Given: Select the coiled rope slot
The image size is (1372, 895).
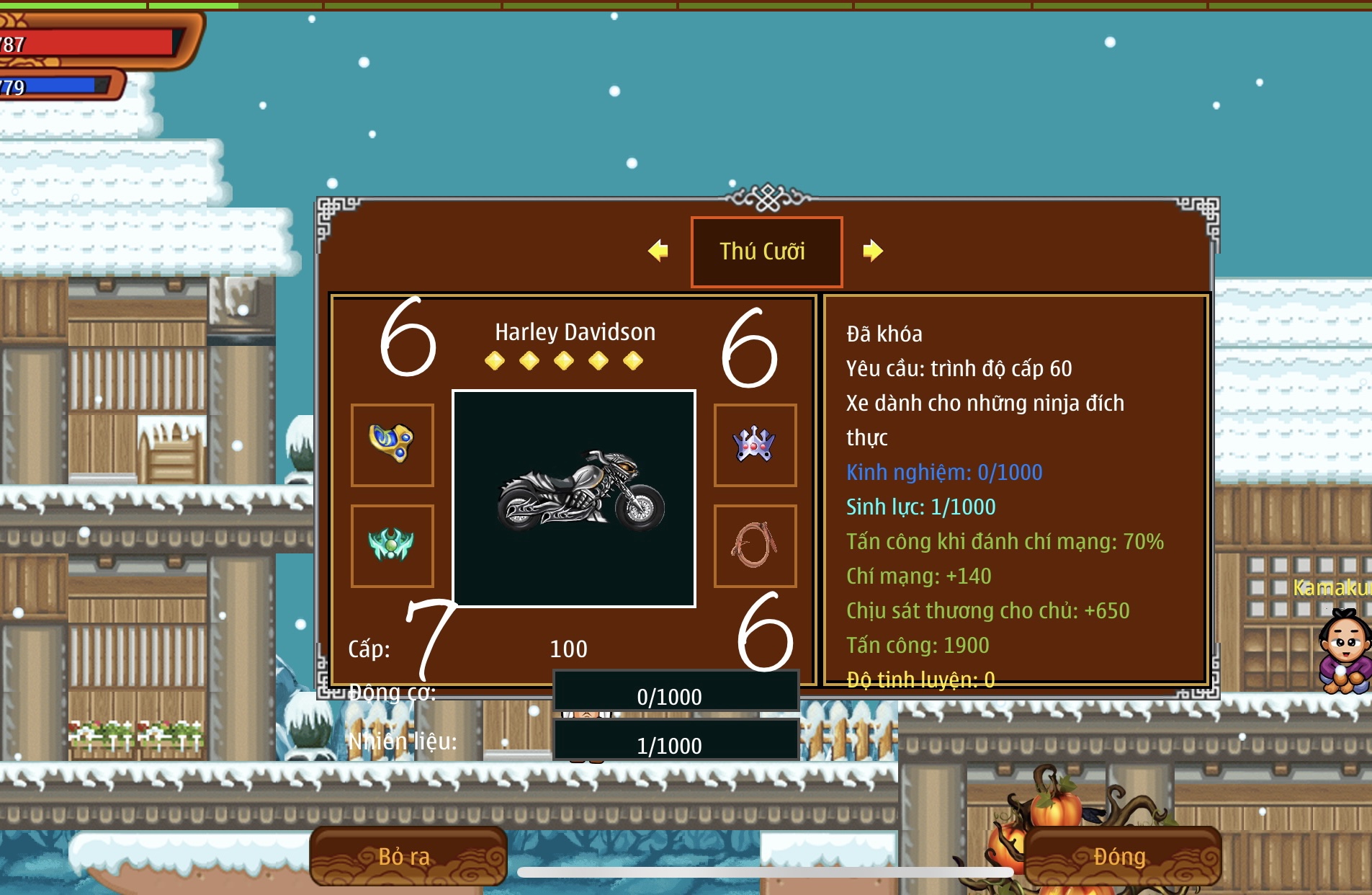Looking at the screenshot, I should (755, 546).
